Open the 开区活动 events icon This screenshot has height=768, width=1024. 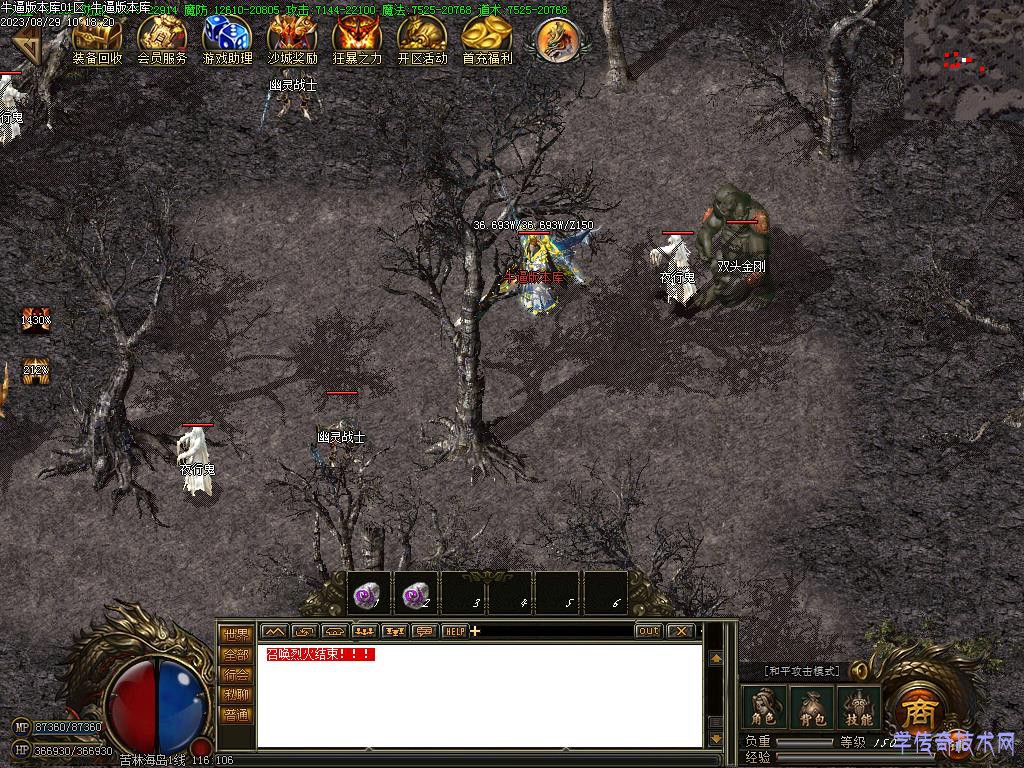[x=422, y=38]
